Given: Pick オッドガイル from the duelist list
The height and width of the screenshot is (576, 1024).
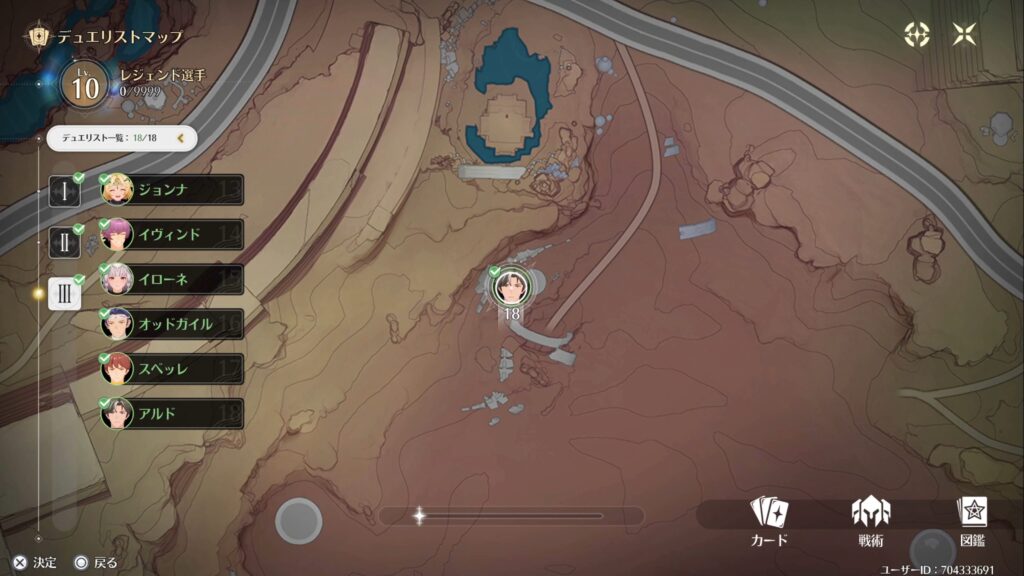Looking at the screenshot, I should (x=172, y=324).
